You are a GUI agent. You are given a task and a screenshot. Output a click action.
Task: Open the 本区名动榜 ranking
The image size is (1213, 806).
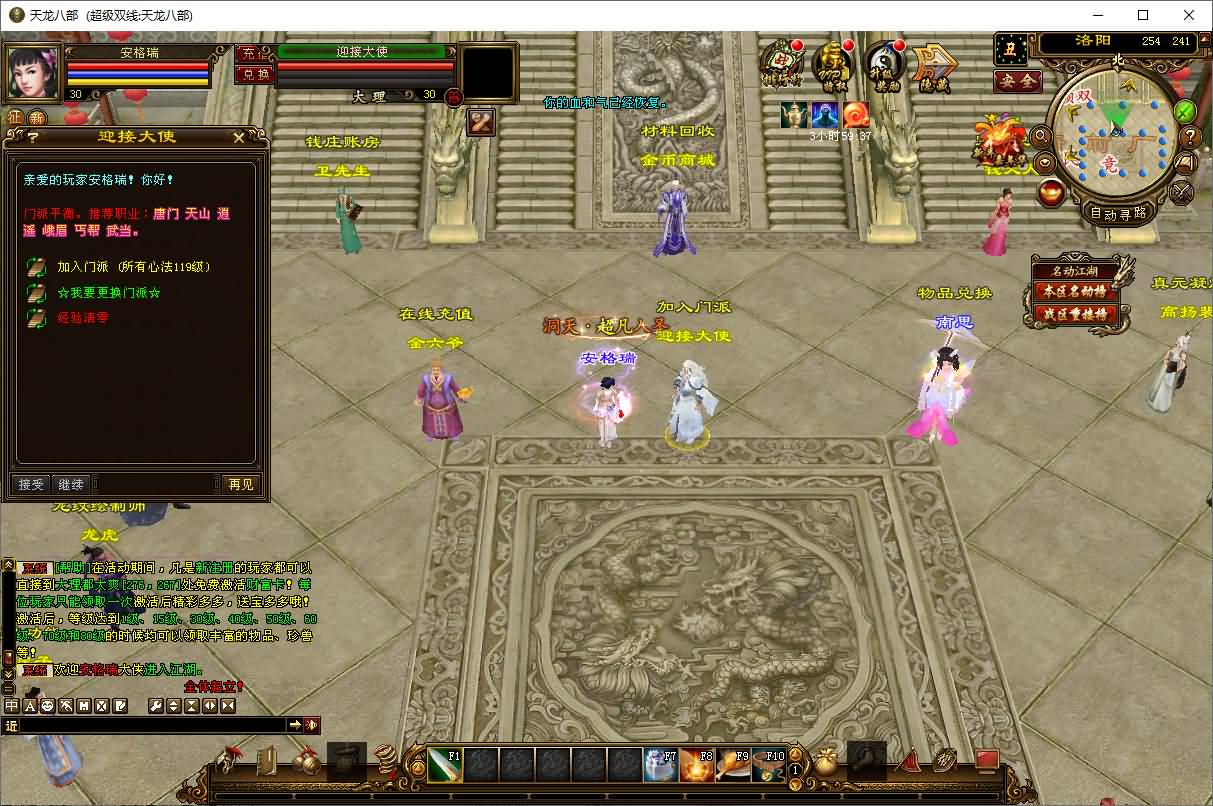1075,291
